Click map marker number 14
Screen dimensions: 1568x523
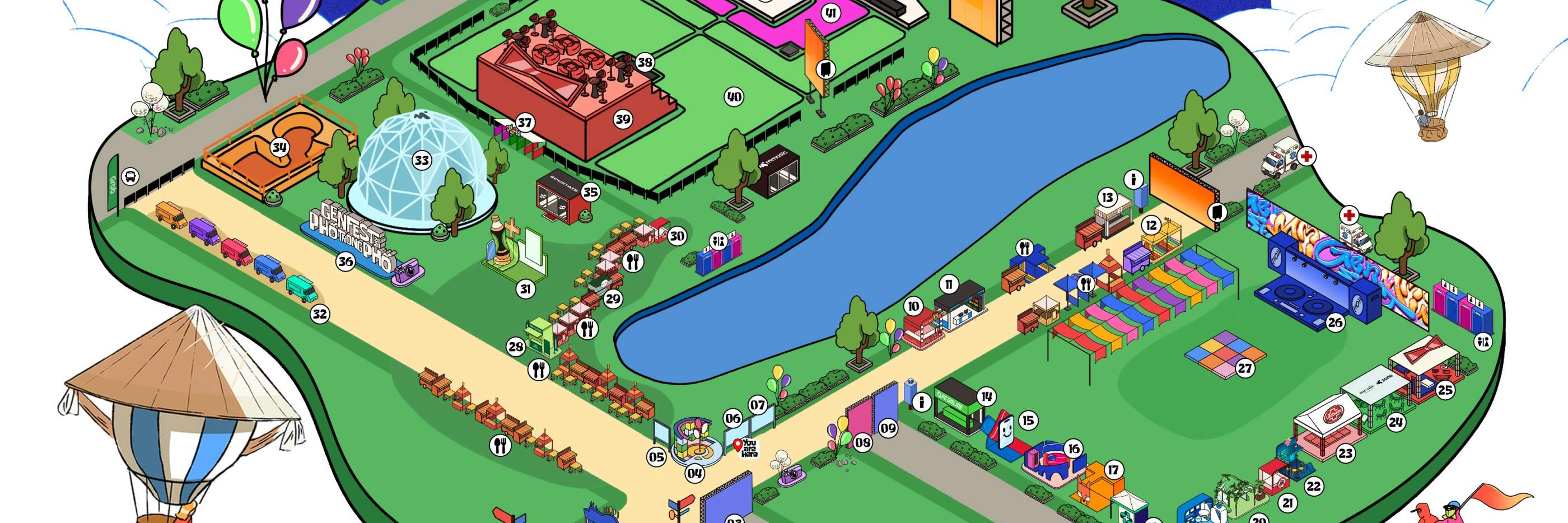point(987,397)
